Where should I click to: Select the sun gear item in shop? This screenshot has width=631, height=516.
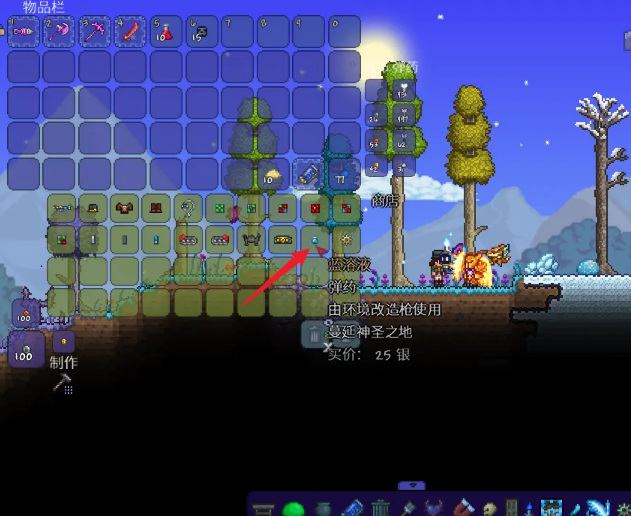click(345, 240)
